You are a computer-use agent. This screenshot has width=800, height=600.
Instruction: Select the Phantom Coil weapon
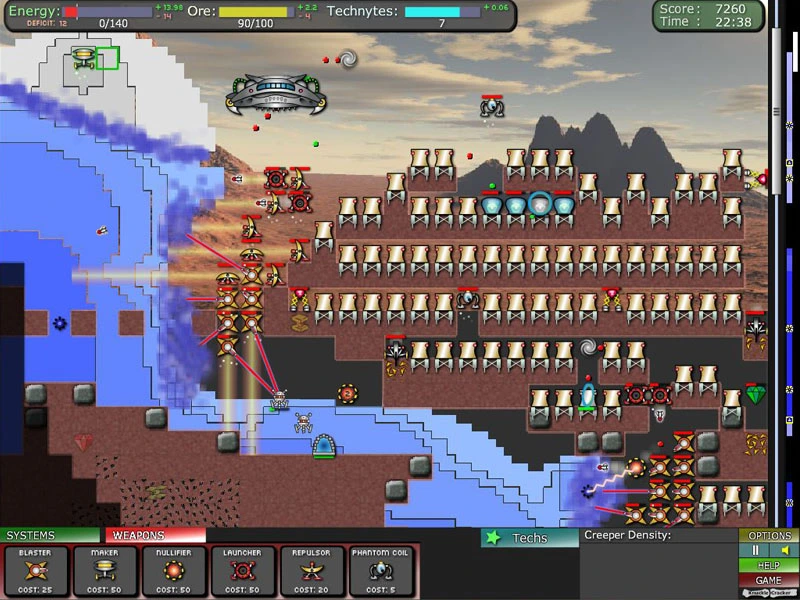(x=382, y=570)
